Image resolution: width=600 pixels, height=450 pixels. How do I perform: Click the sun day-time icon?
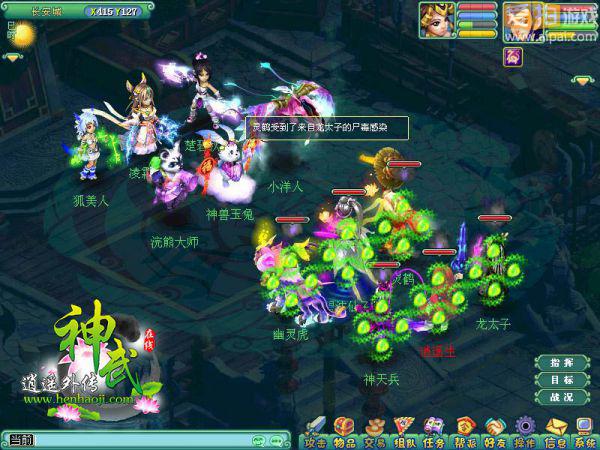(x=22, y=35)
